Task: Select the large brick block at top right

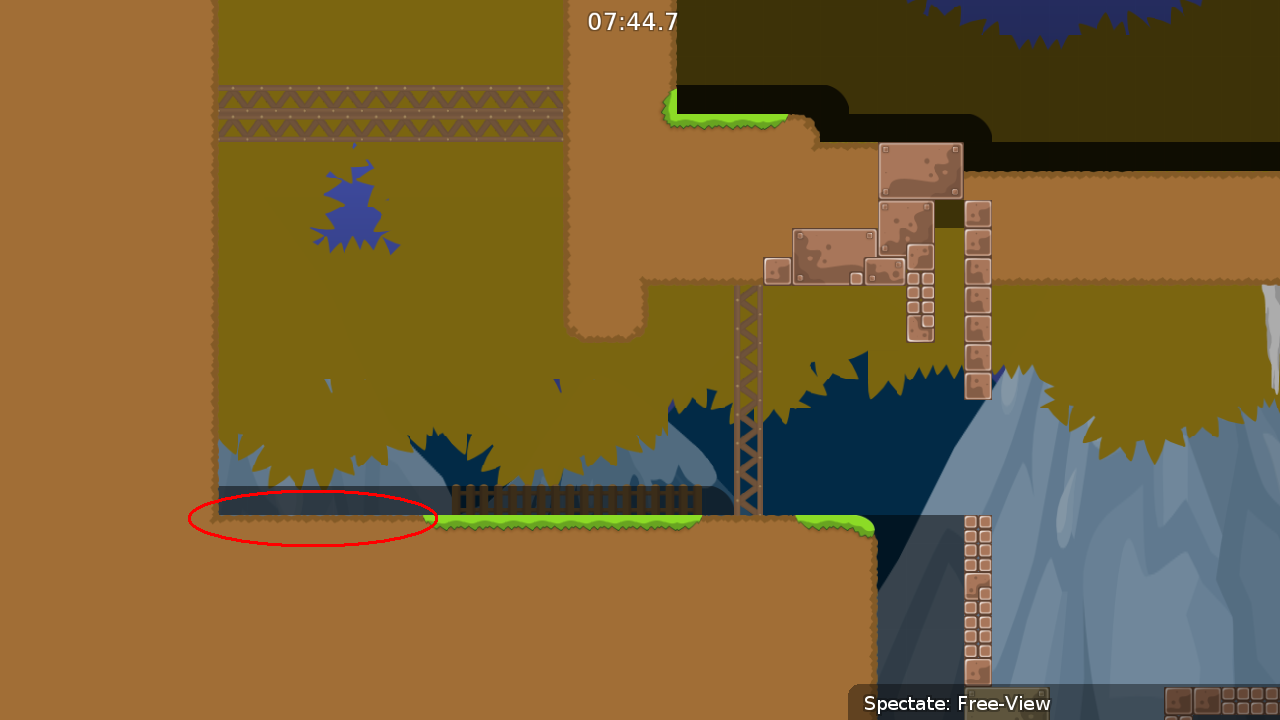Action: 921,170
